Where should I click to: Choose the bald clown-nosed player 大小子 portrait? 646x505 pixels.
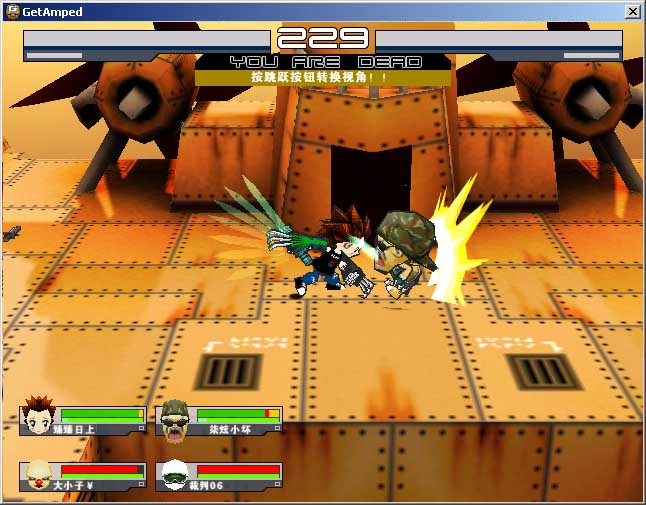39,475
